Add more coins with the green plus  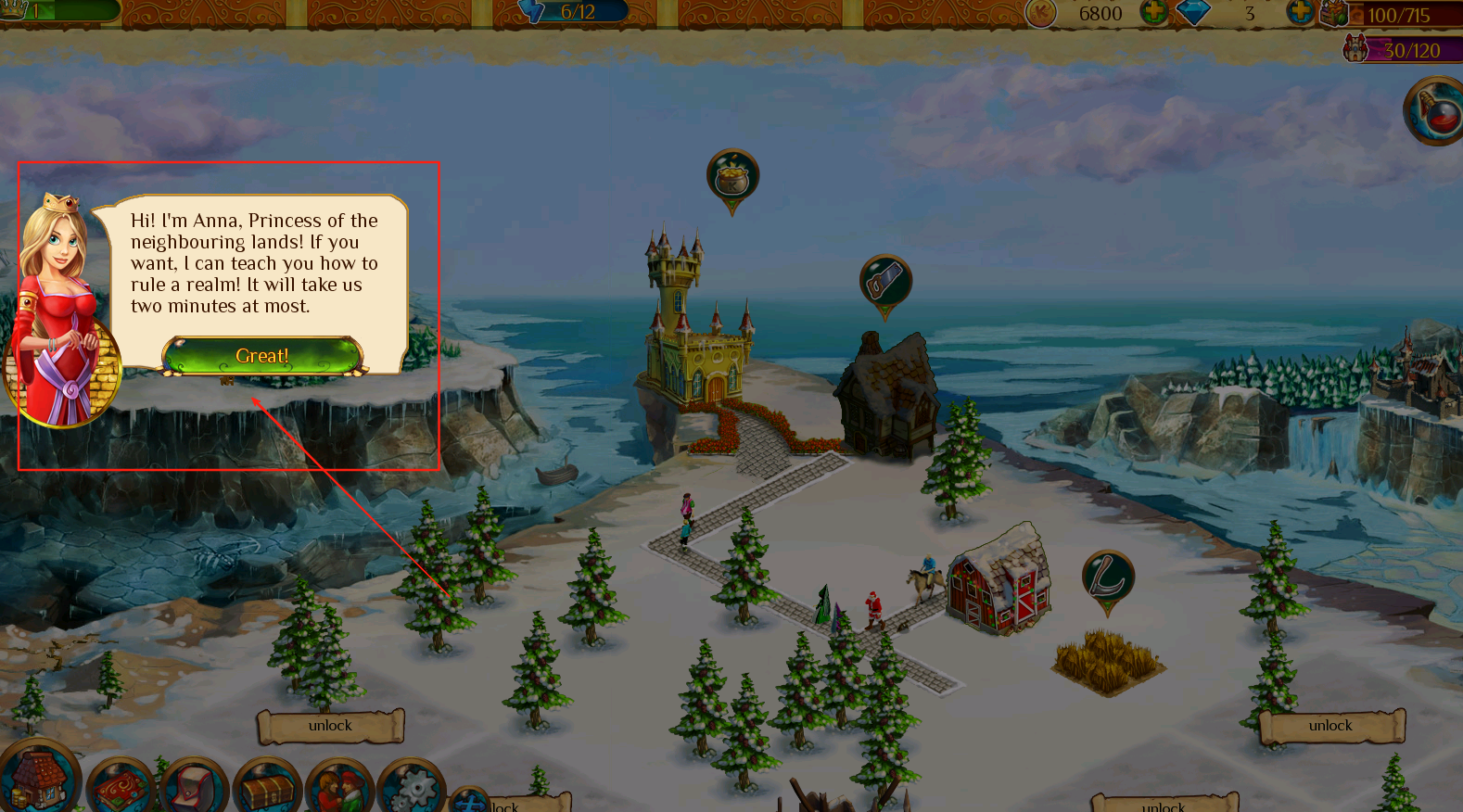(x=1153, y=13)
